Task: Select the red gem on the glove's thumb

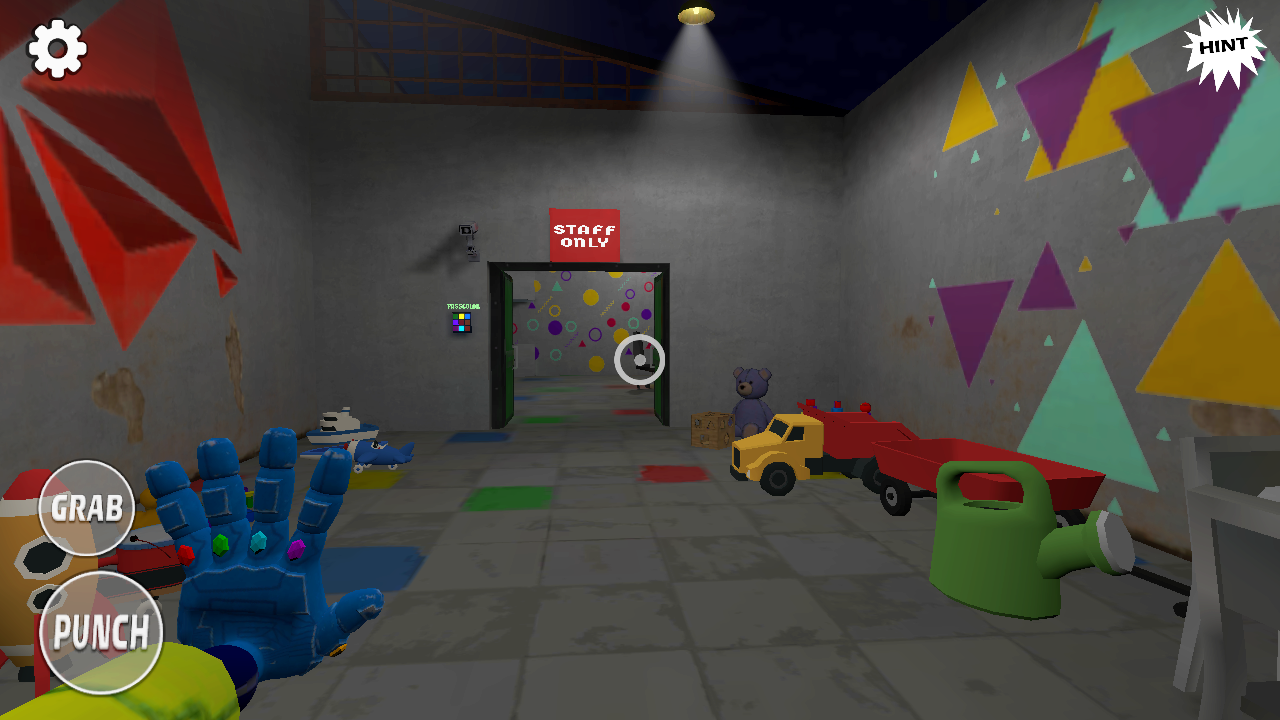Action: (x=186, y=553)
